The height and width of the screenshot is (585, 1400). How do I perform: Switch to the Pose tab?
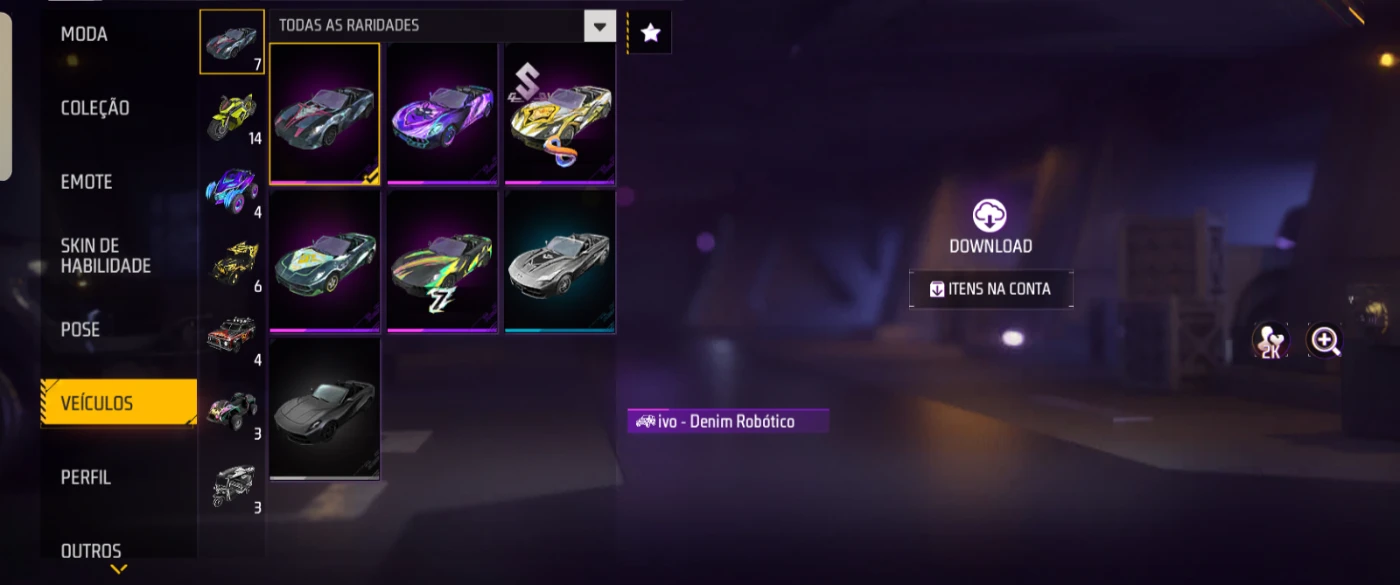pyautogui.click(x=80, y=329)
